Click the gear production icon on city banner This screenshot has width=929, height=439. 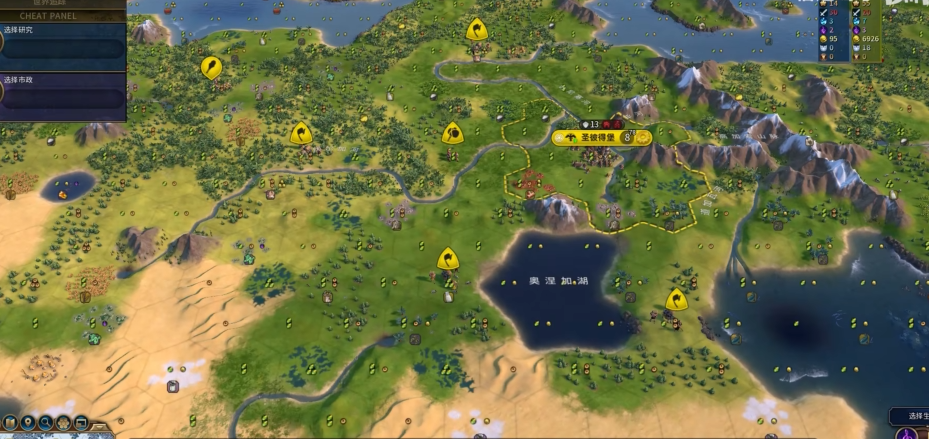click(642, 137)
